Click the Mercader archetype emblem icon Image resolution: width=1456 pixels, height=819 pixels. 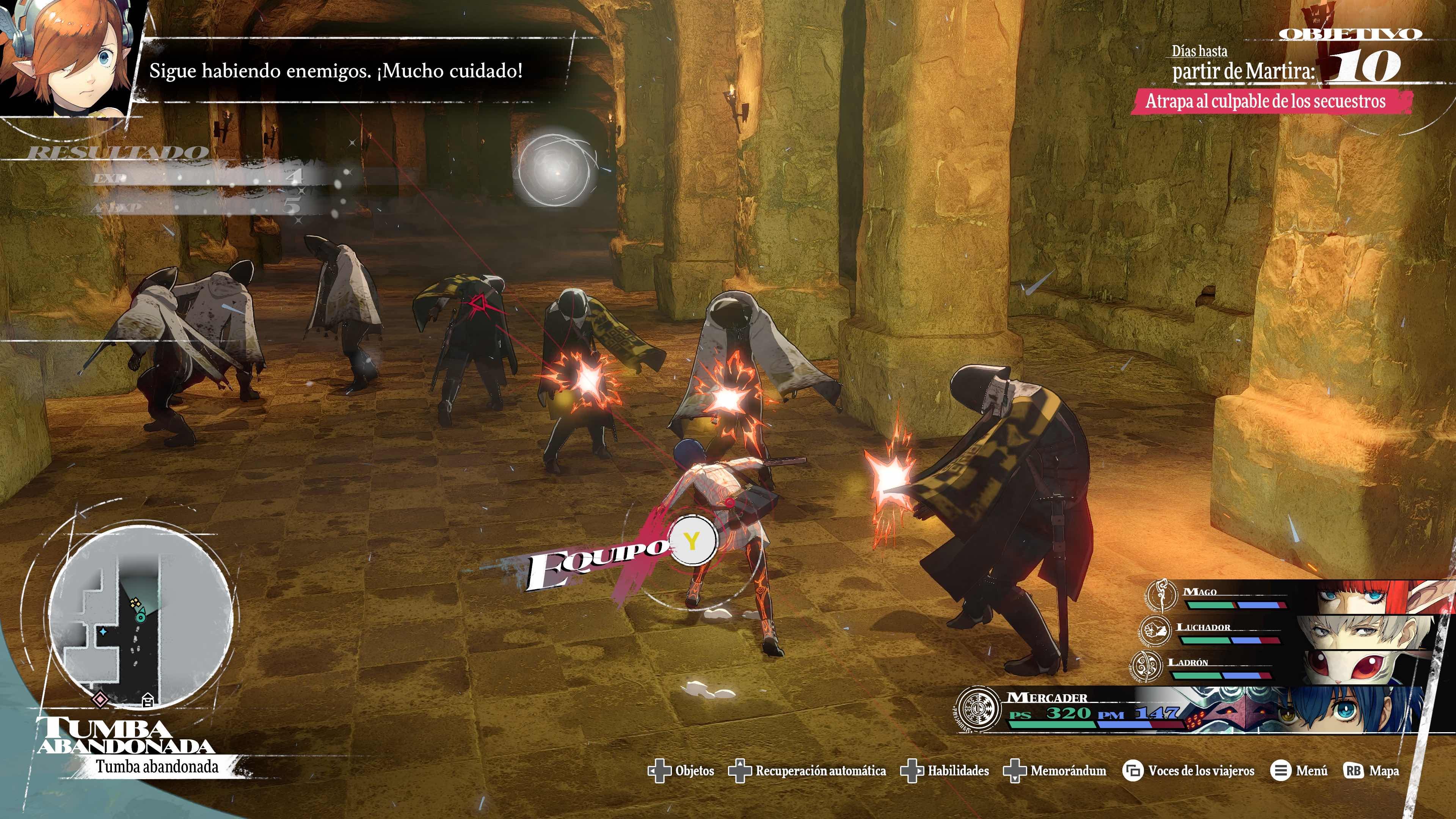(978, 709)
